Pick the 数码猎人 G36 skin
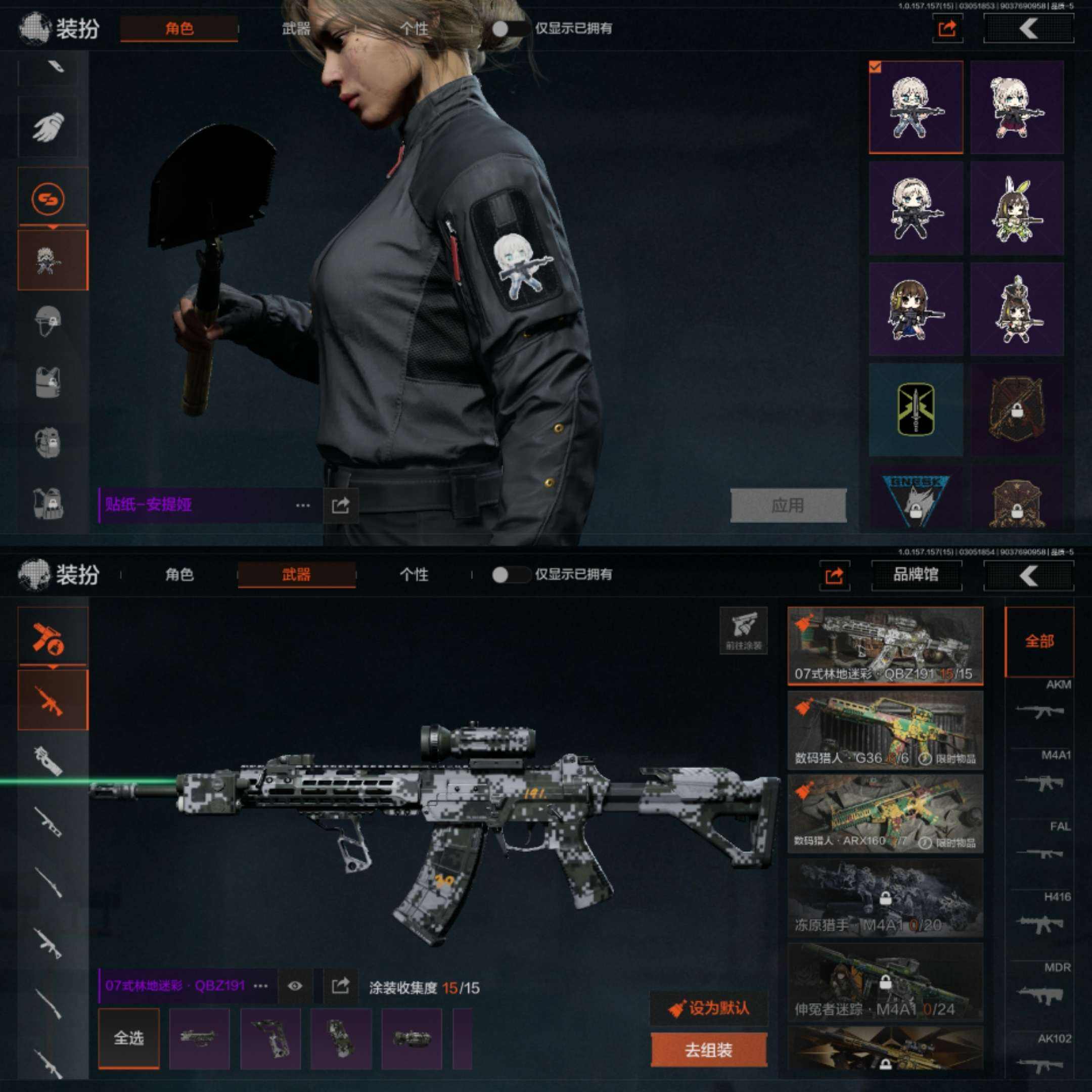The height and width of the screenshot is (1092, 1092). click(x=885, y=730)
